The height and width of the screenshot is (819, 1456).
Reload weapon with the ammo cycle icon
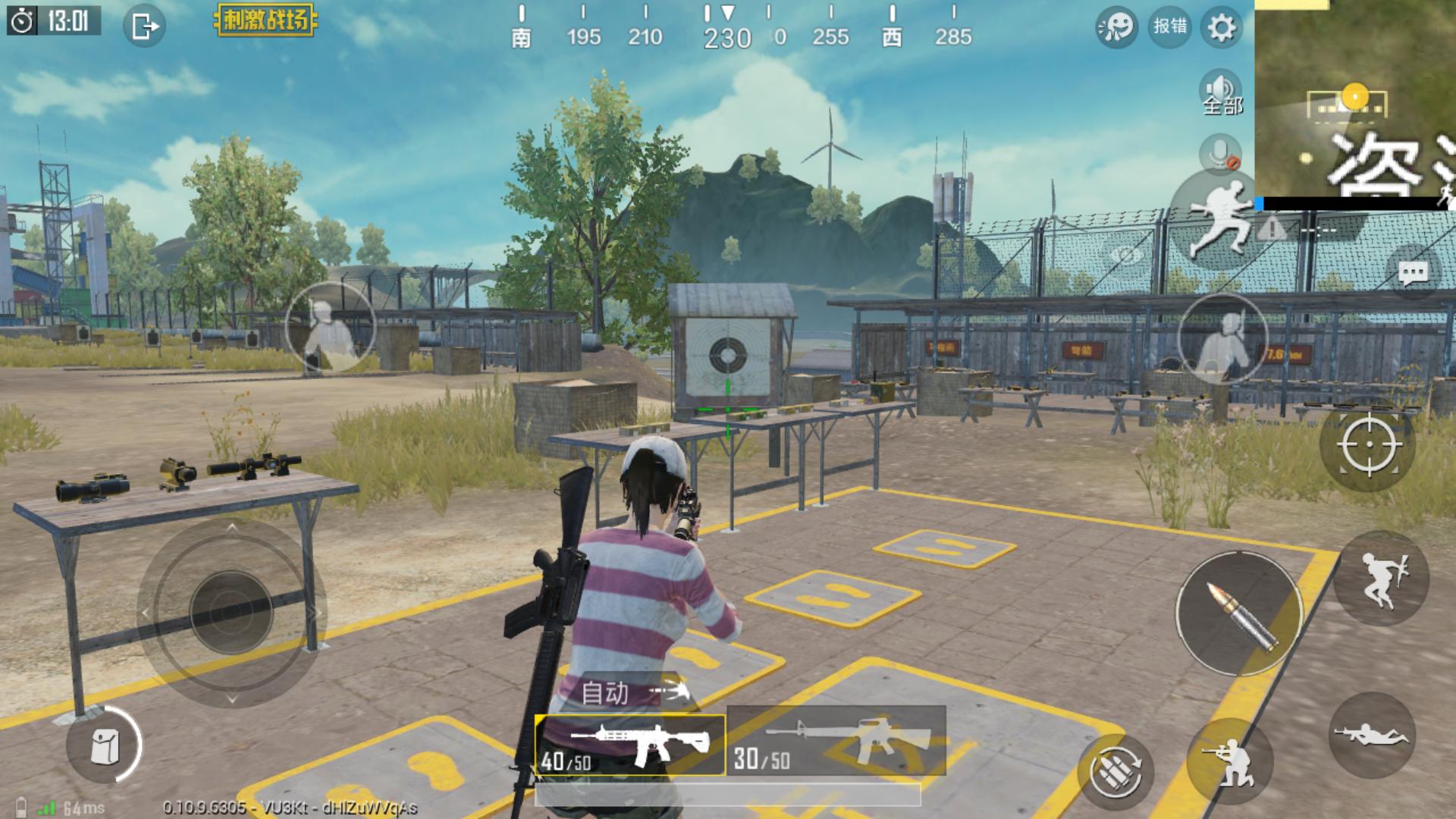(1116, 772)
